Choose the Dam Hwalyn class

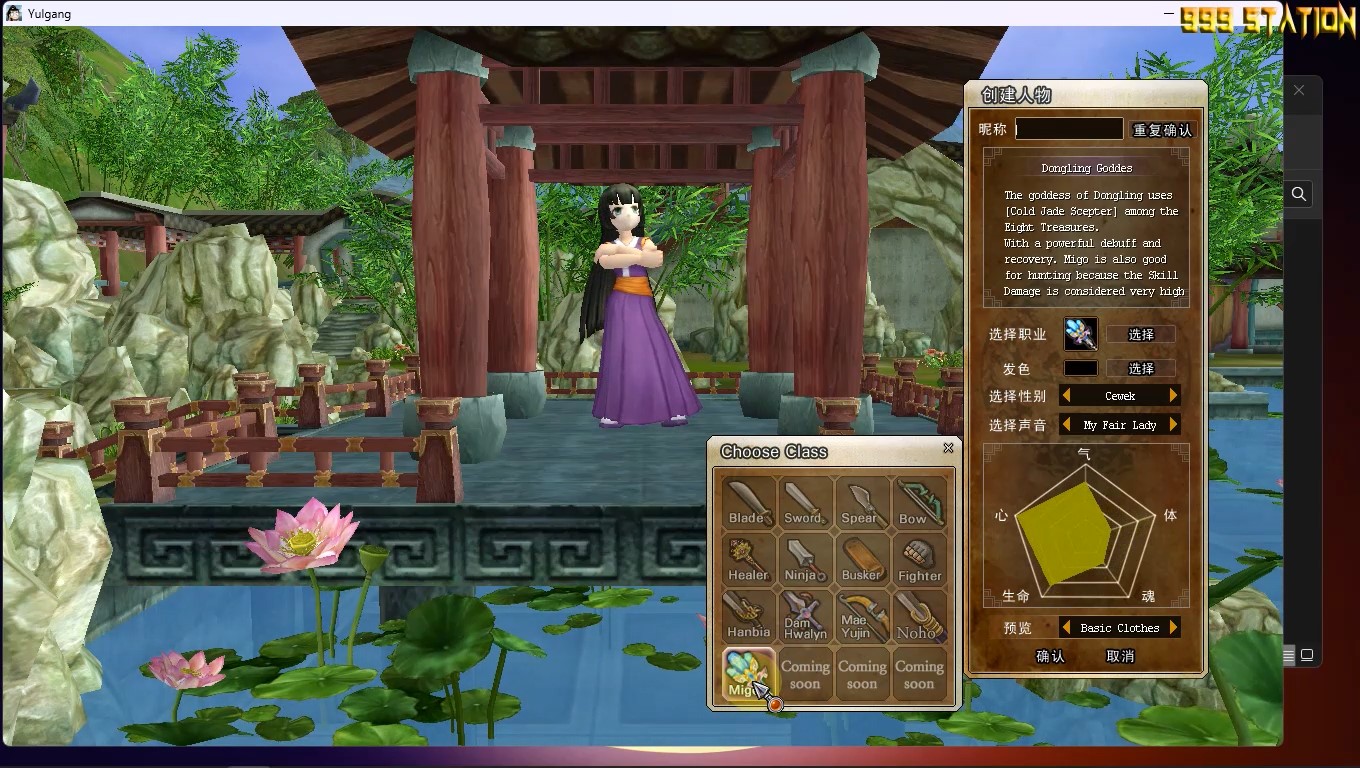pos(805,616)
